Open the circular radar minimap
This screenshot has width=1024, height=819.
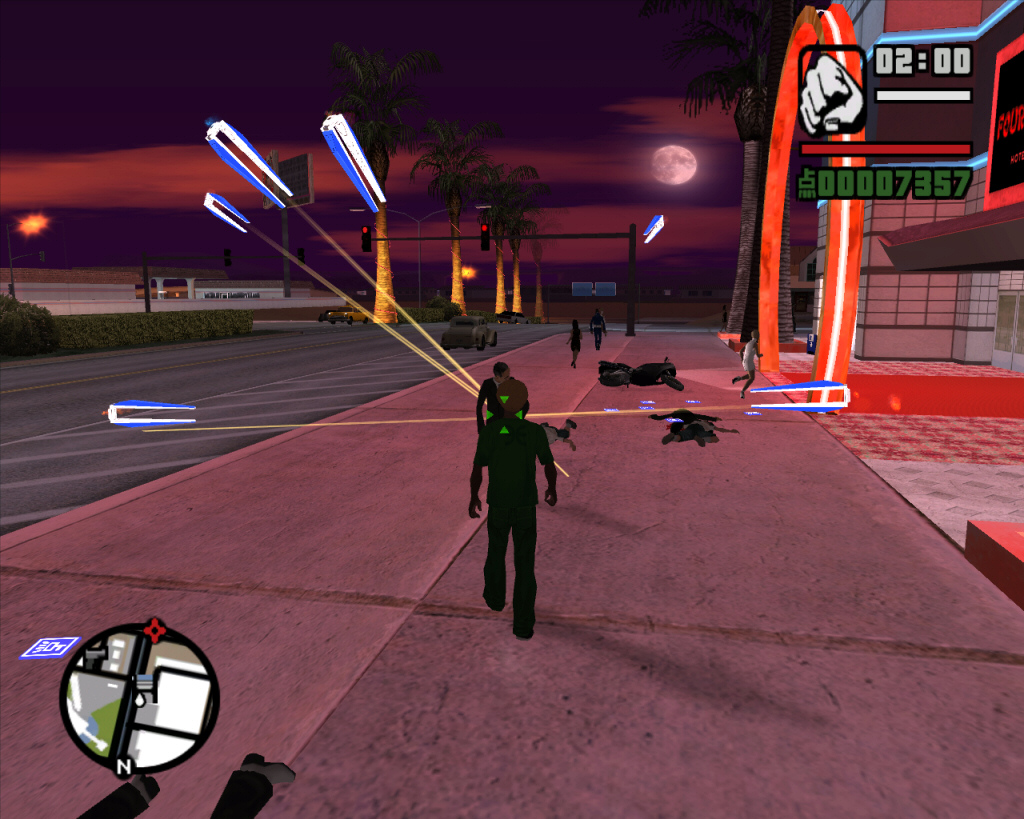pyautogui.click(x=139, y=697)
